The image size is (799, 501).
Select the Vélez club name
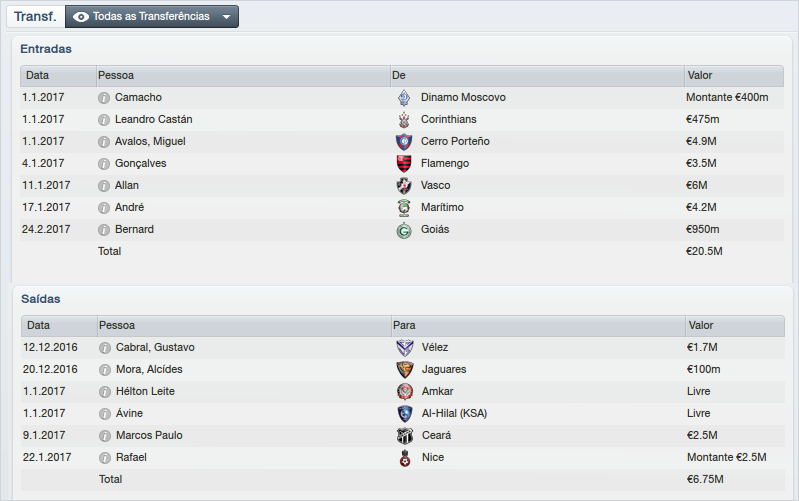click(436, 347)
